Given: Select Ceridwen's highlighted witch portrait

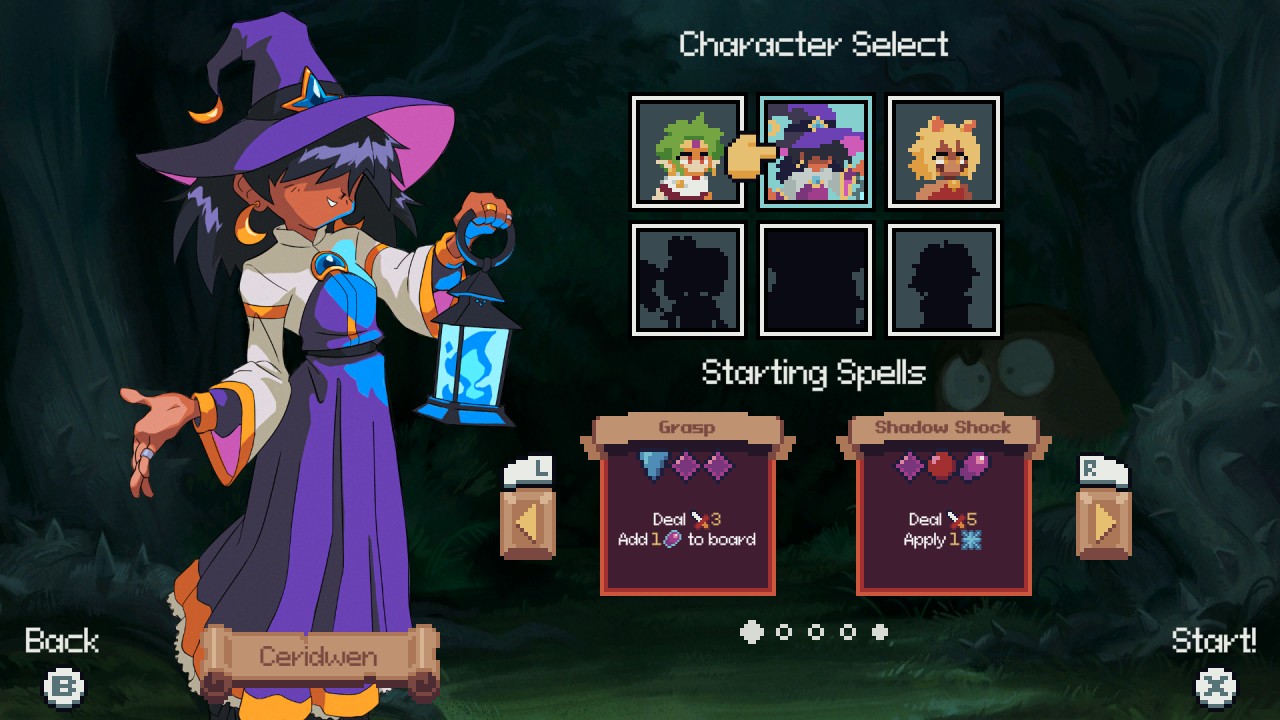Looking at the screenshot, I should coord(815,152).
